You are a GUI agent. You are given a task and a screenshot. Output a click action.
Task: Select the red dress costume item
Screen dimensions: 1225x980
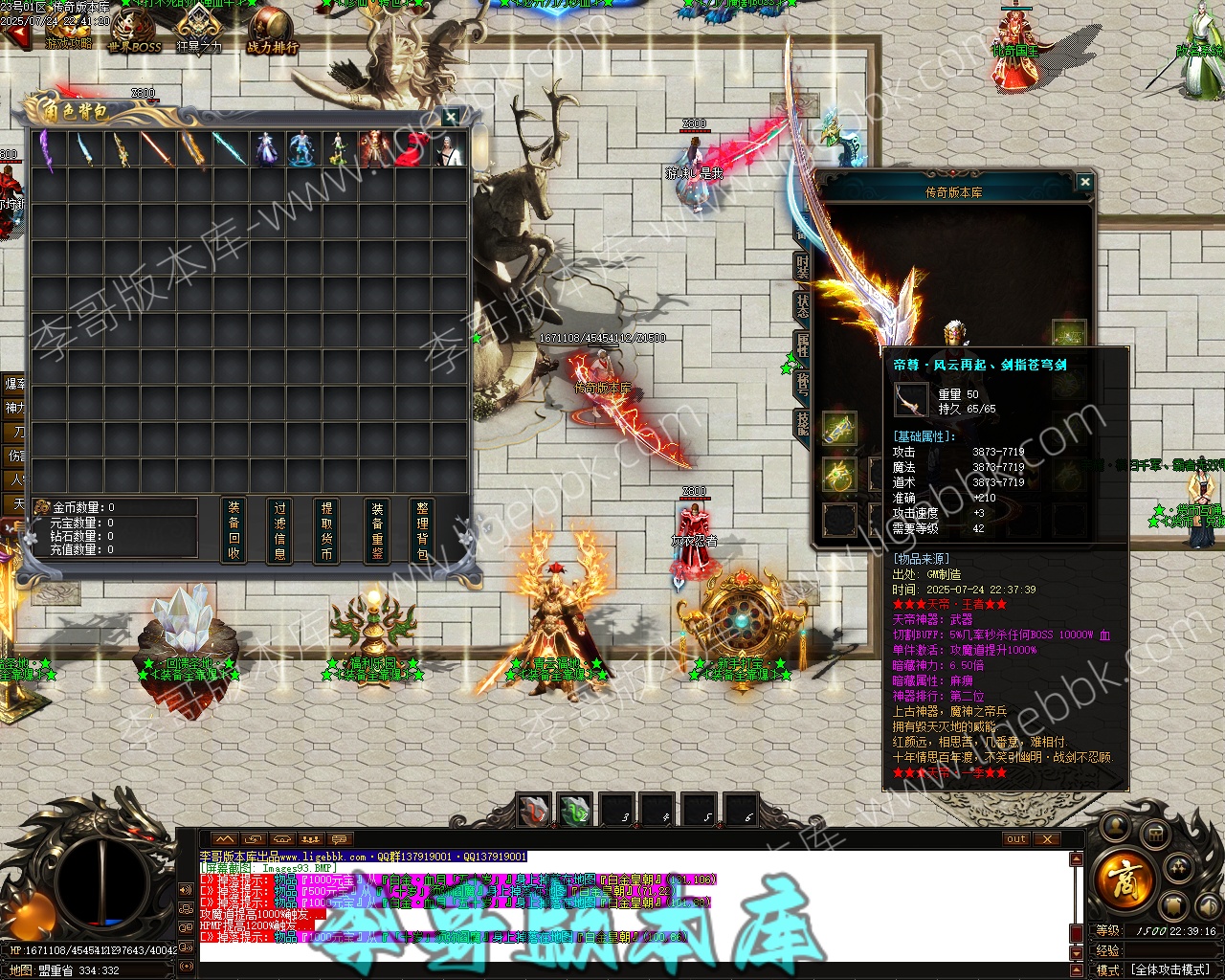click(x=410, y=150)
